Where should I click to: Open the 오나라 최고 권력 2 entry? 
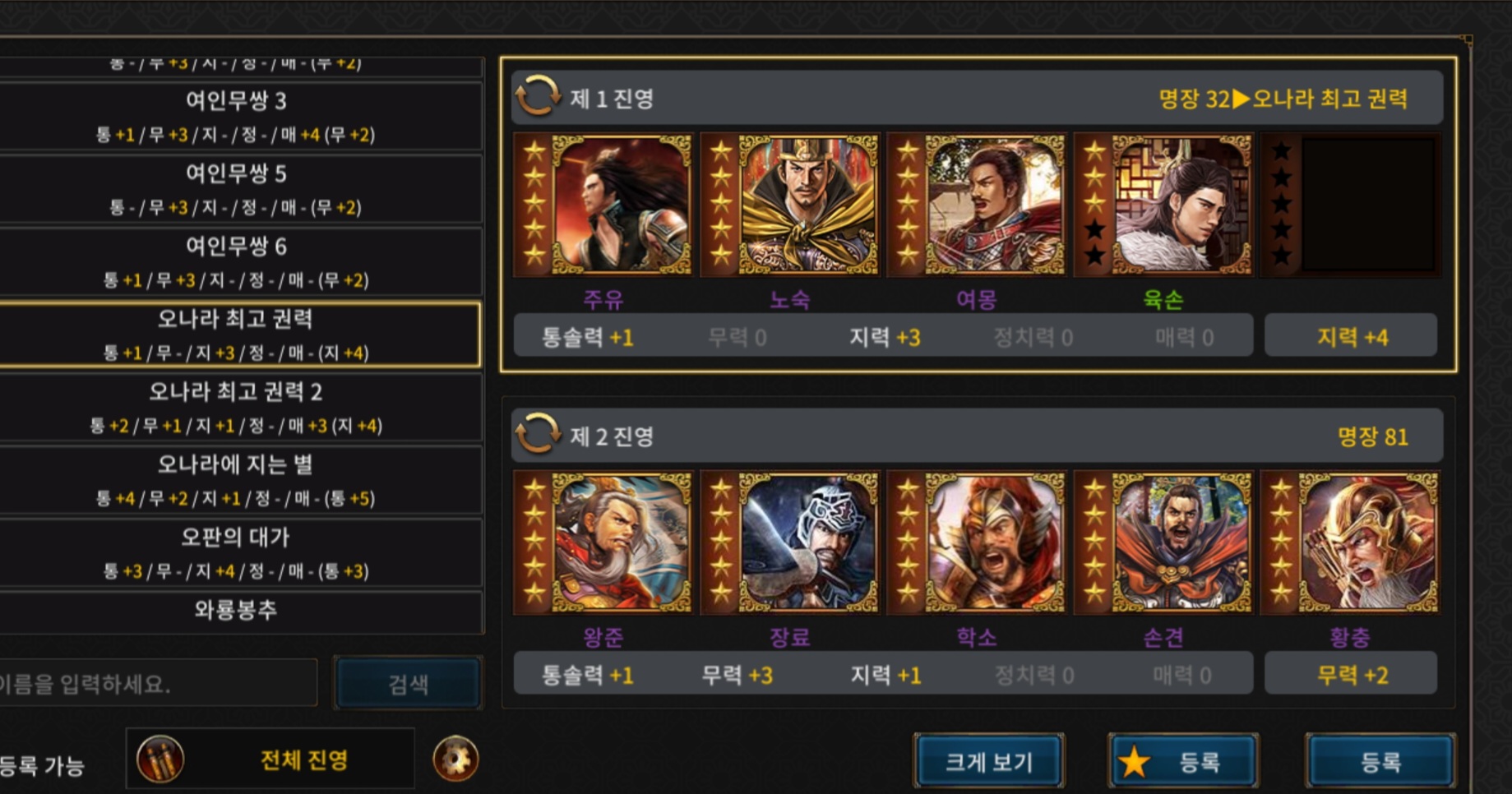[237, 406]
